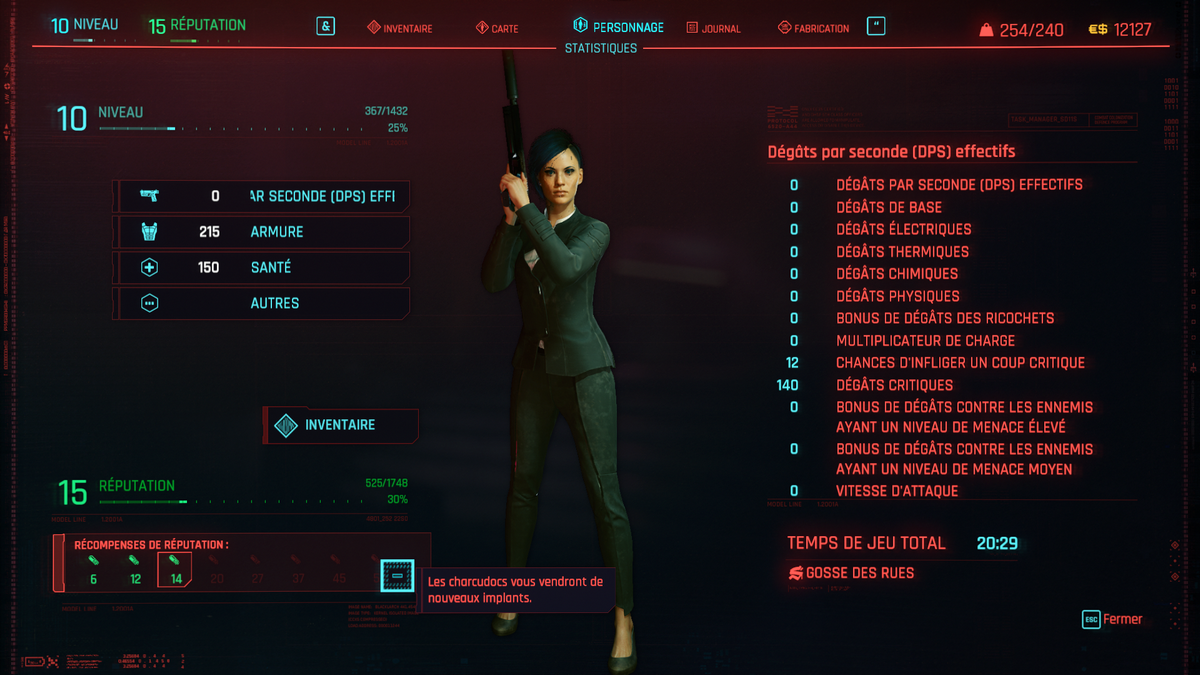
Task: Switch to the Carte tab
Action: [496, 28]
